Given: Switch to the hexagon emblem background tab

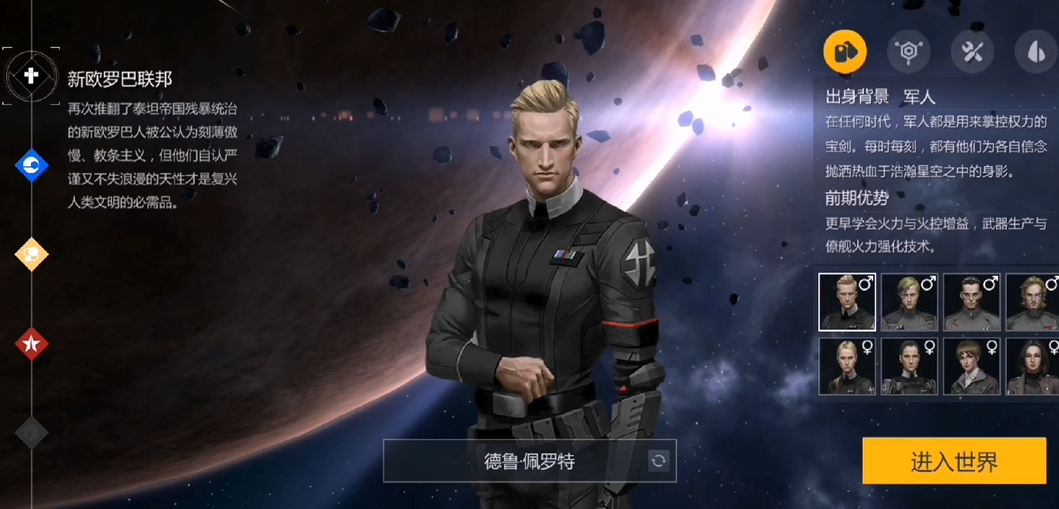Looking at the screenshot, I should click(x=909, y=51).
